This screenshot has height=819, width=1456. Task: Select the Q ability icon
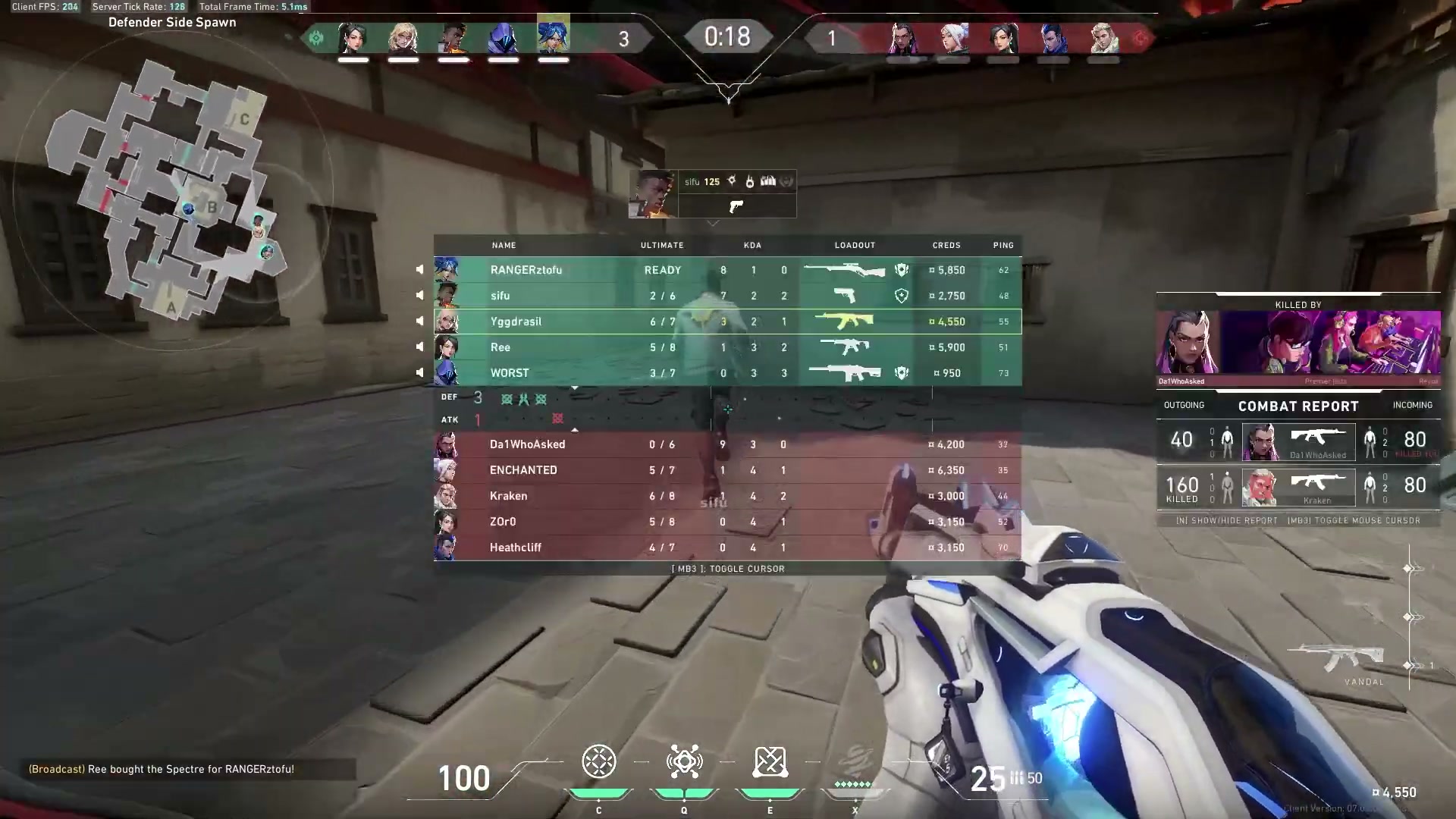tap(685, 762)
